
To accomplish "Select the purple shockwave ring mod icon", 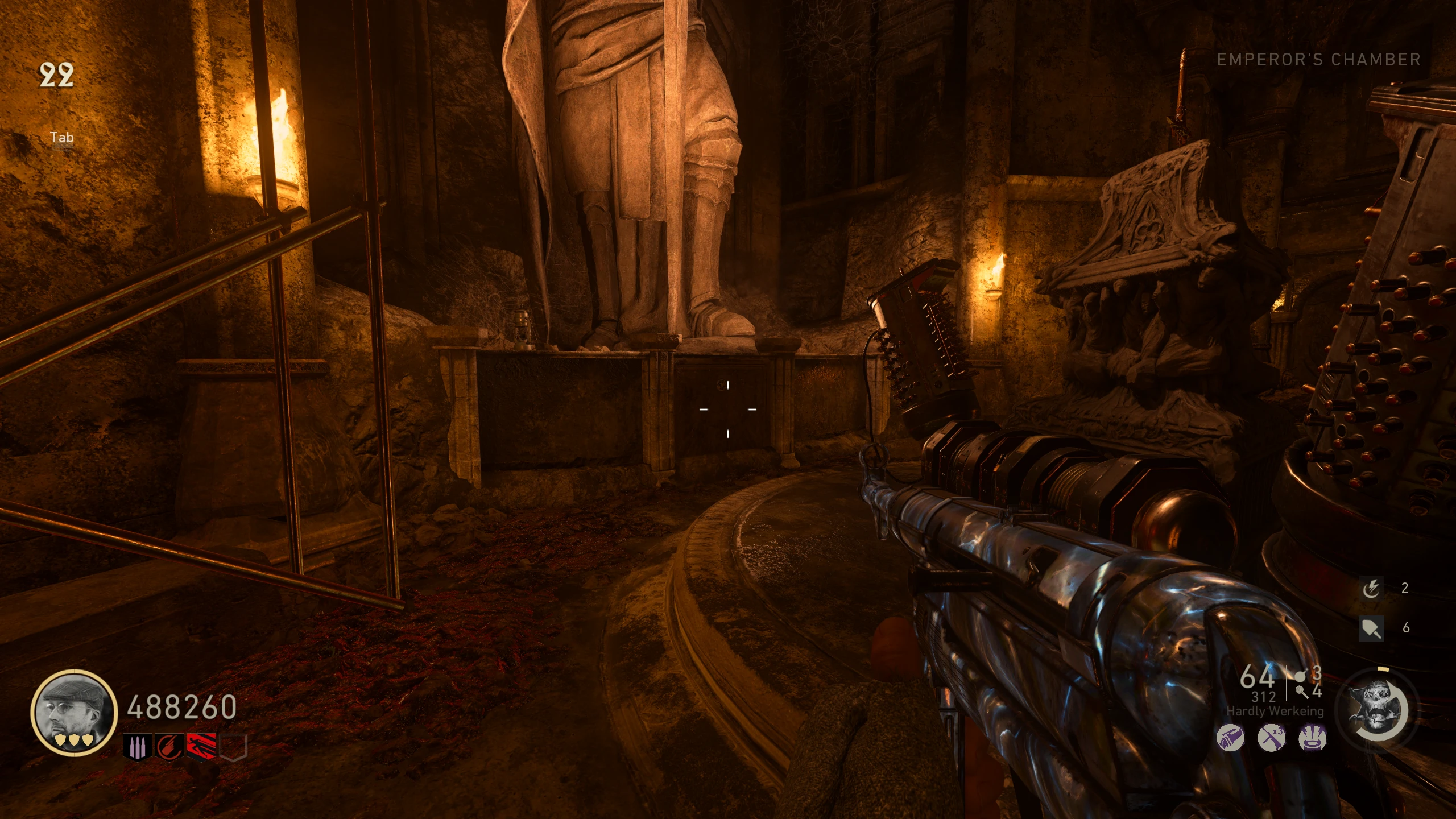I will pos(1312,739).
